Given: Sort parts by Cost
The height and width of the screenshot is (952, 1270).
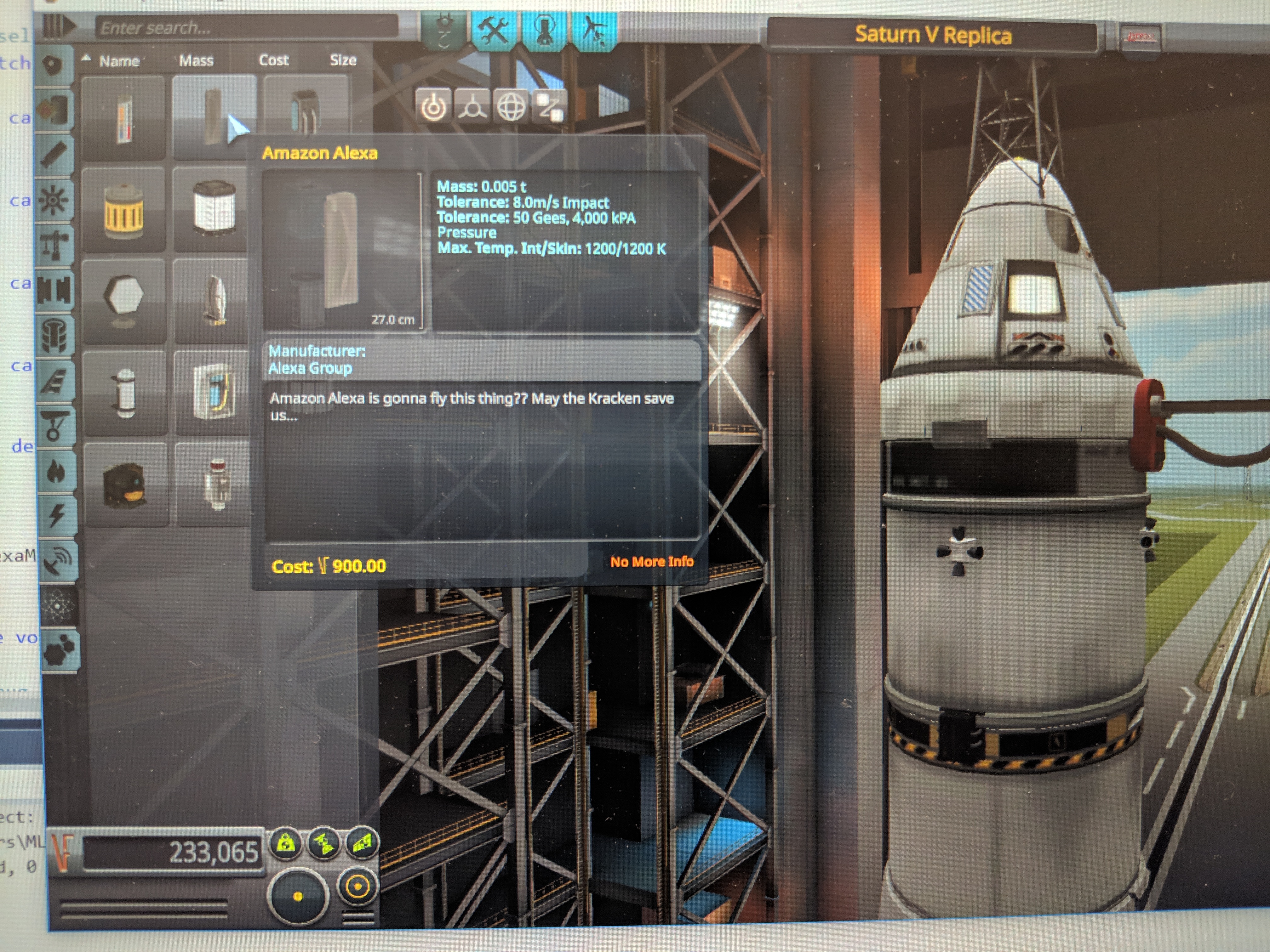Looking at the screenshot, I should (273, 60).
